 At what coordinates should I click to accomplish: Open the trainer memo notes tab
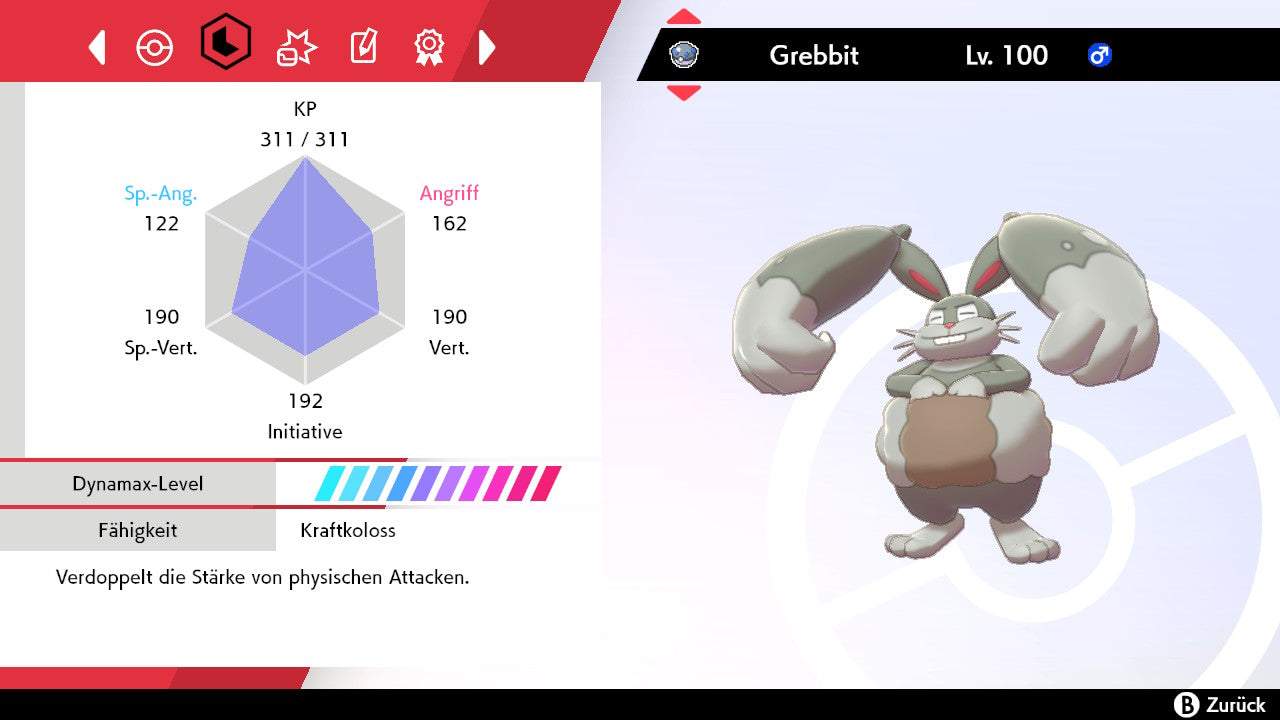[363, 47]
